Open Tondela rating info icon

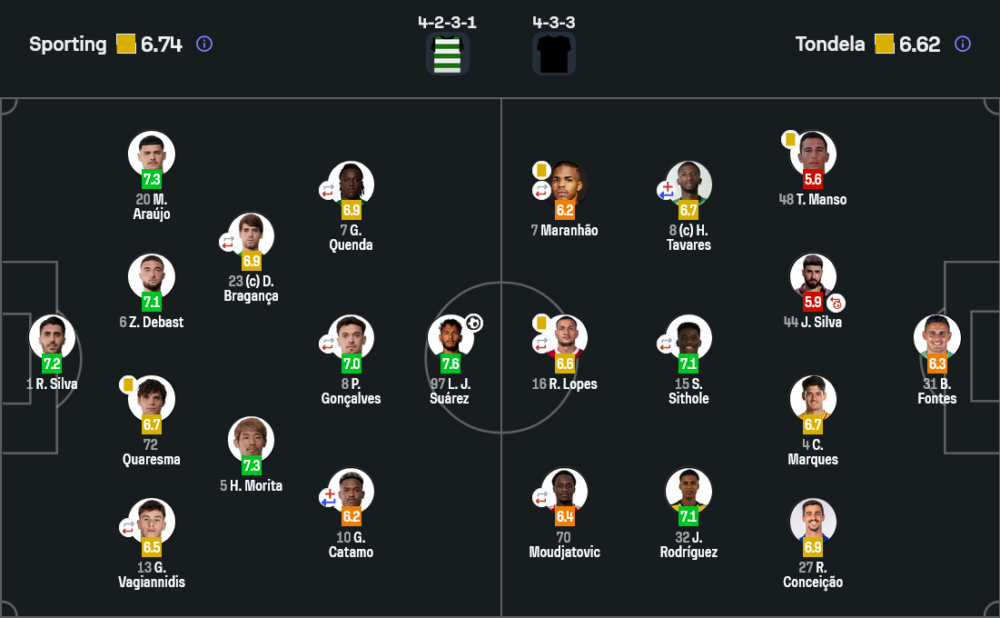coord(962,44)
